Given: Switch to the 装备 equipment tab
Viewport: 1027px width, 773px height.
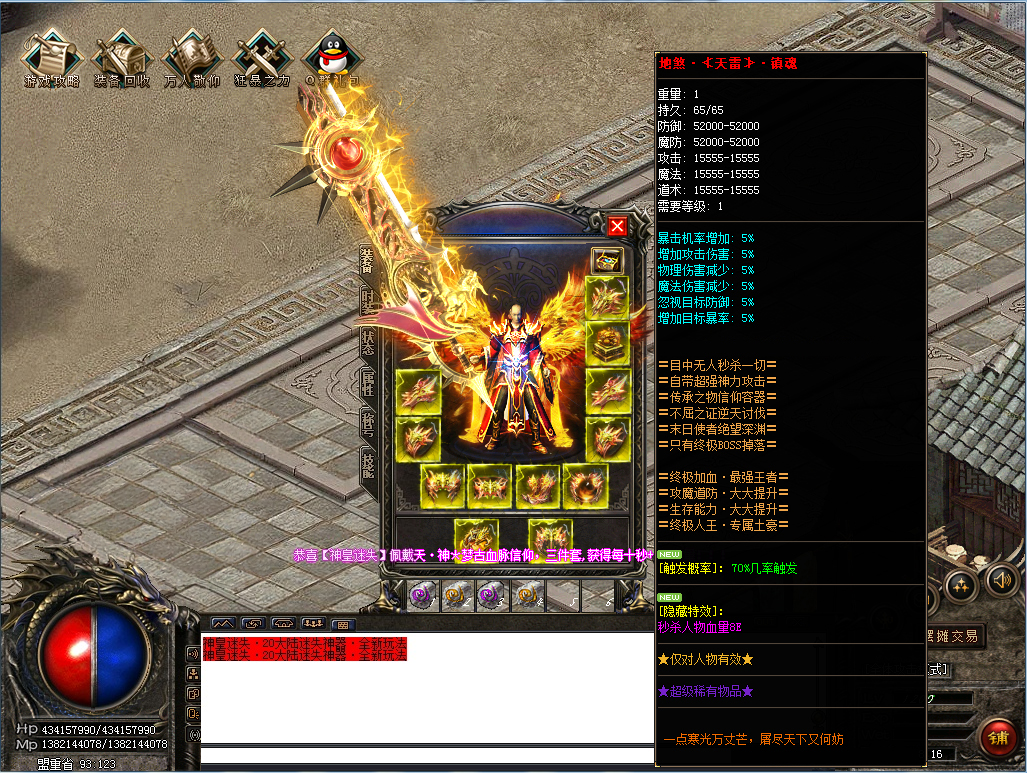Looking at the screenshot, I should click(367, 259).
